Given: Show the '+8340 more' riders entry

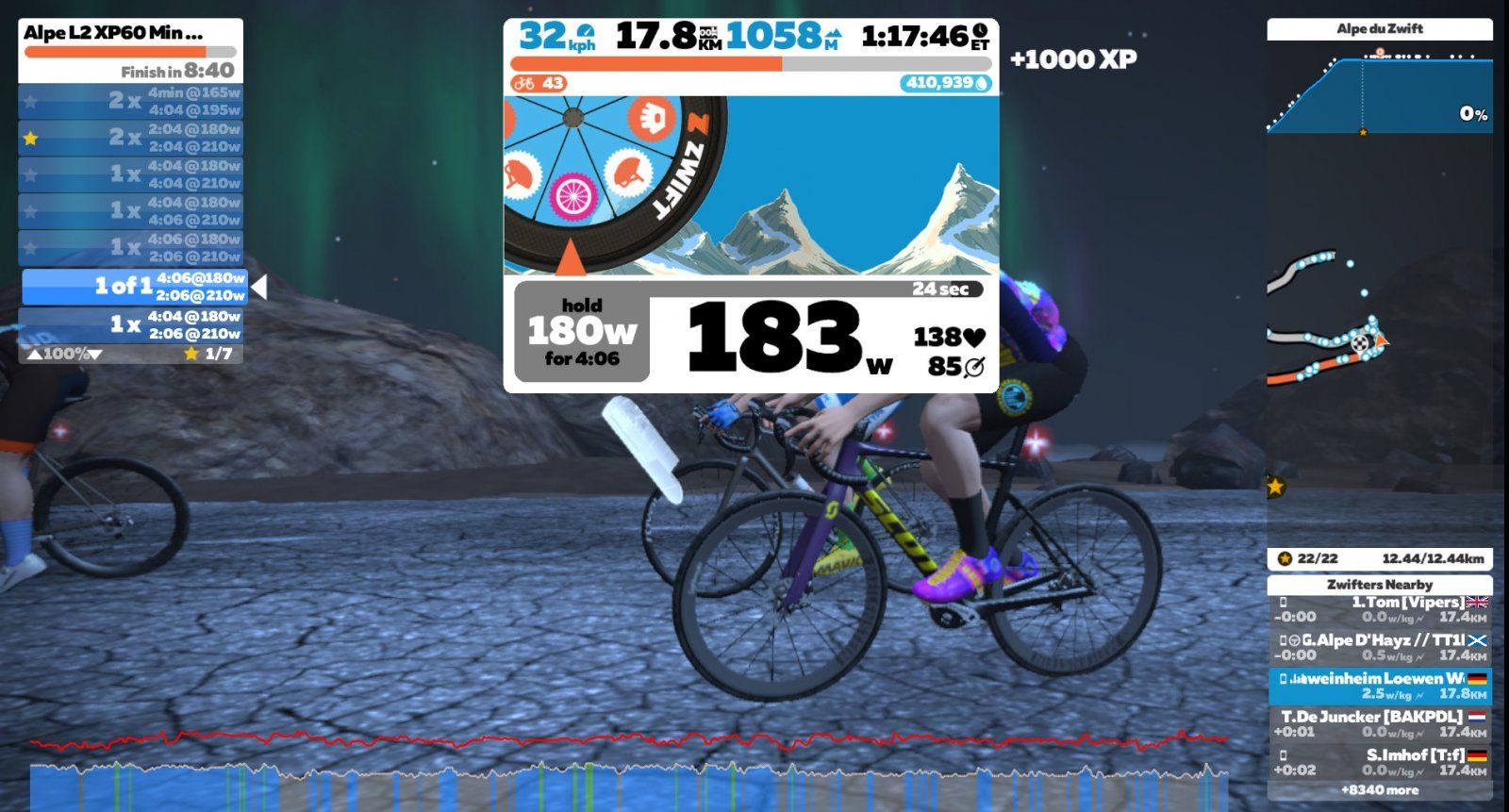Looking at the screenshot, I should (x=1380, y=790).
